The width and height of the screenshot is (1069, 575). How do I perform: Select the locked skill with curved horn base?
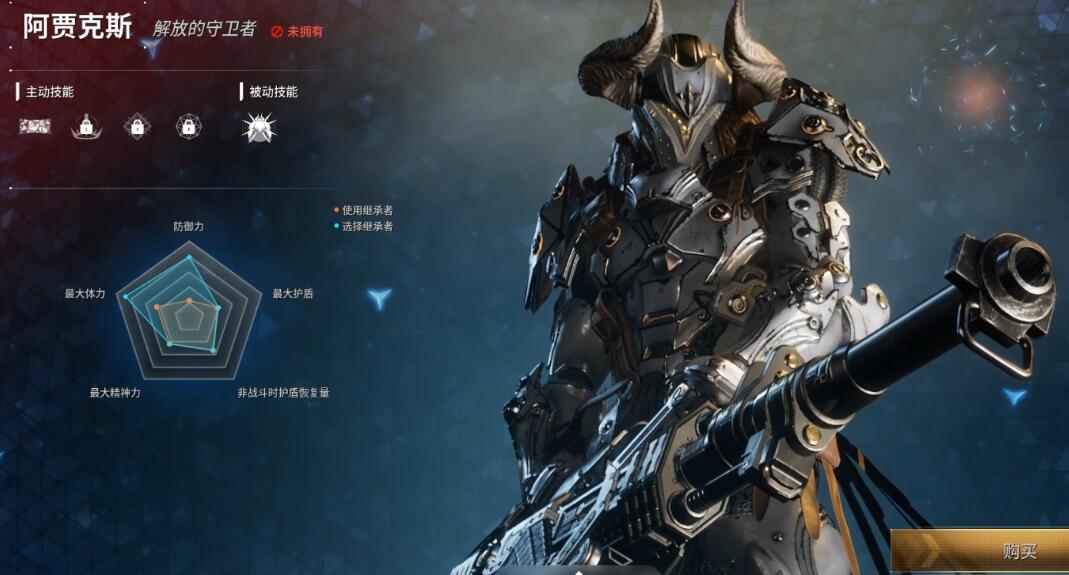tap(87, 126)
